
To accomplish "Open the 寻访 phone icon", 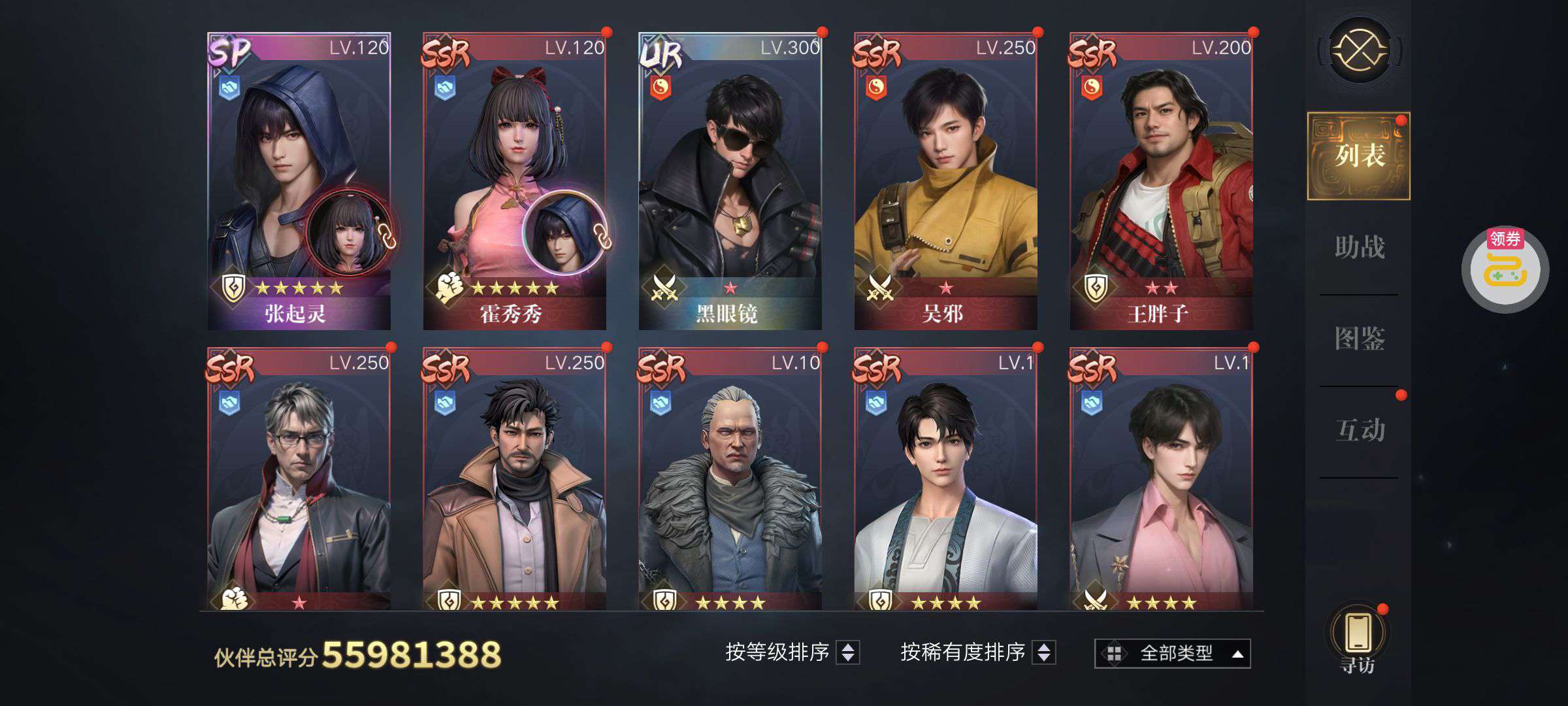I will pos(1359,635).
